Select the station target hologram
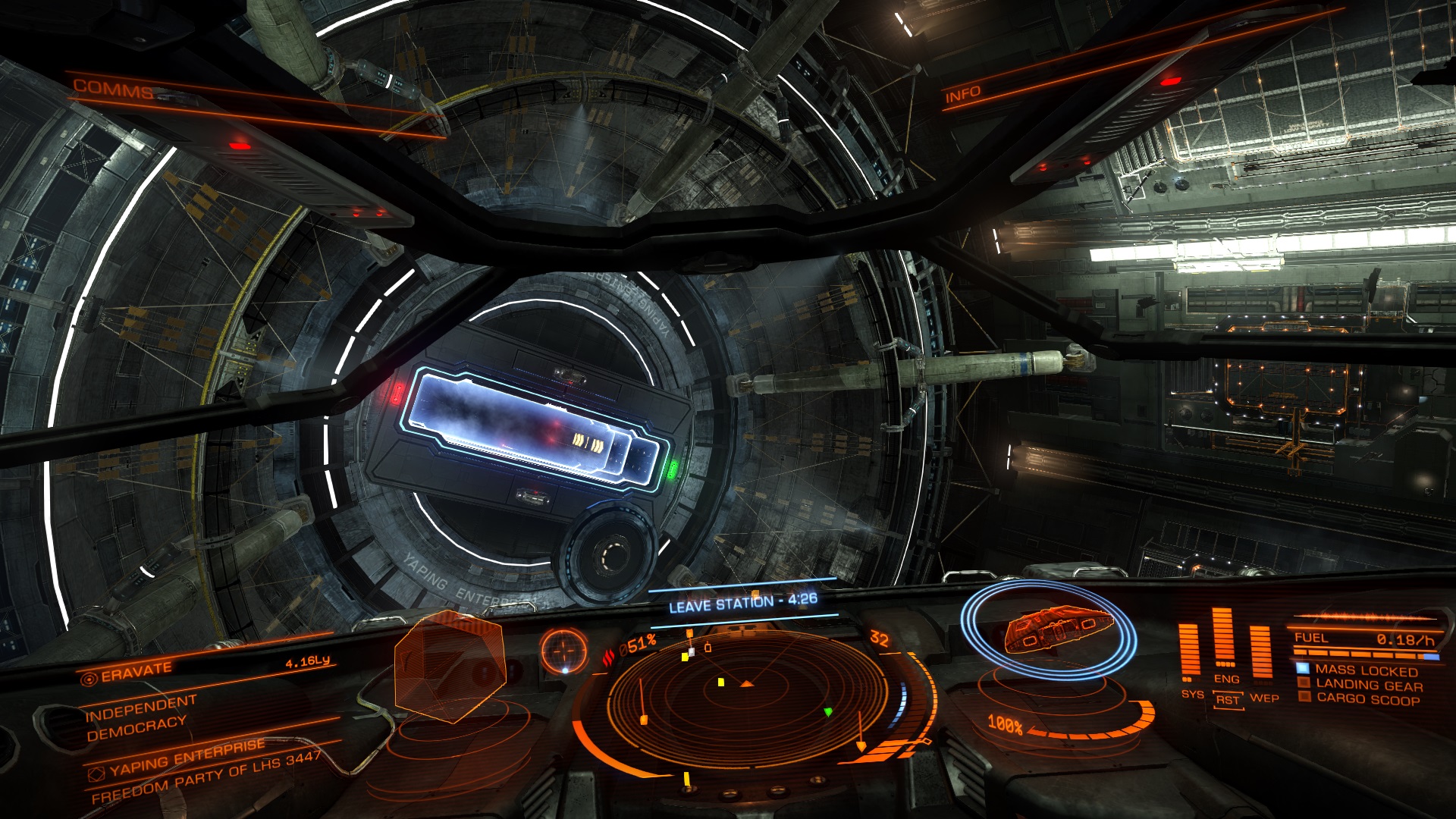 pyautogui.click(x=450, y=667)
